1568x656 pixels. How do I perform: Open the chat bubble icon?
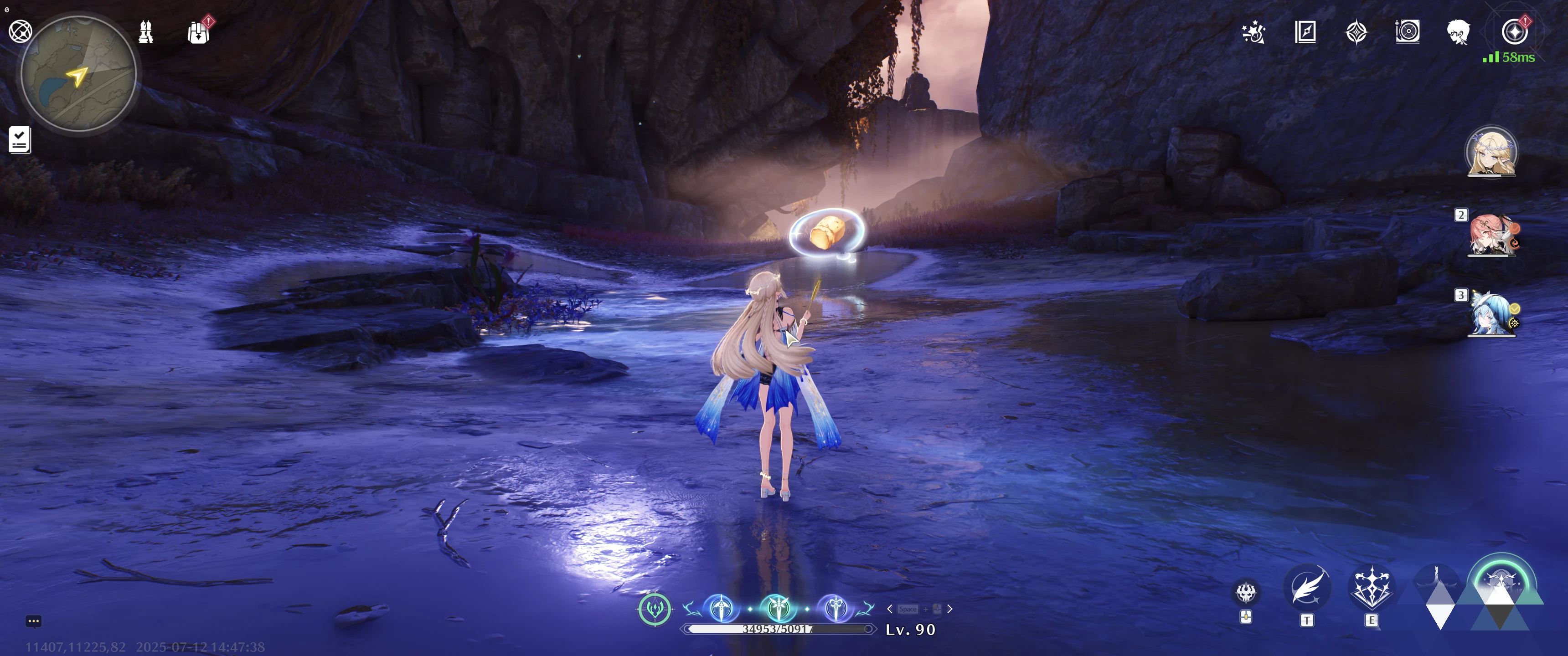[x=33, y=621]
